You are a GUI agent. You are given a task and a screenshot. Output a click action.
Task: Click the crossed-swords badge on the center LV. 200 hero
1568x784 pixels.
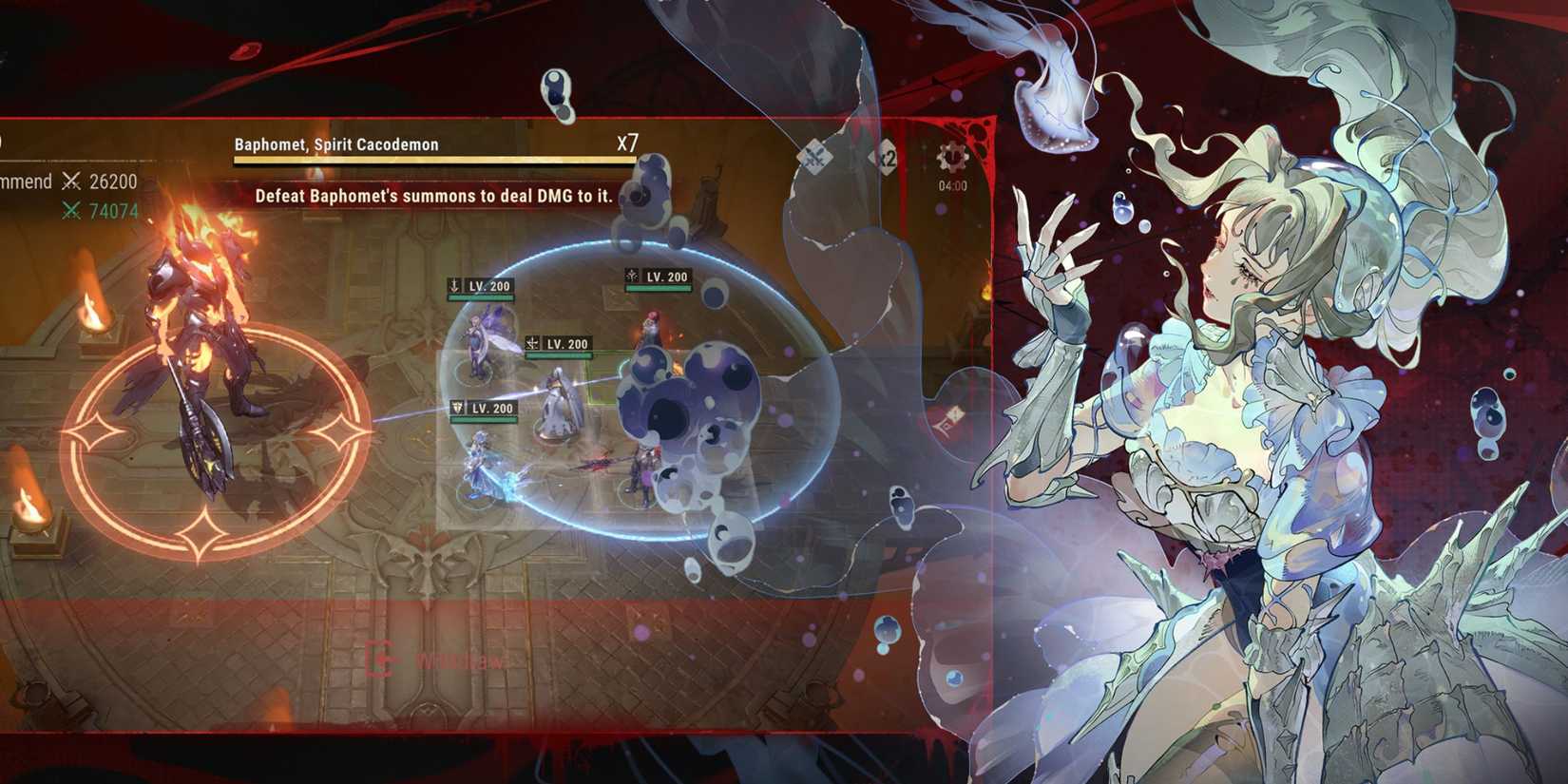(531, 342)
